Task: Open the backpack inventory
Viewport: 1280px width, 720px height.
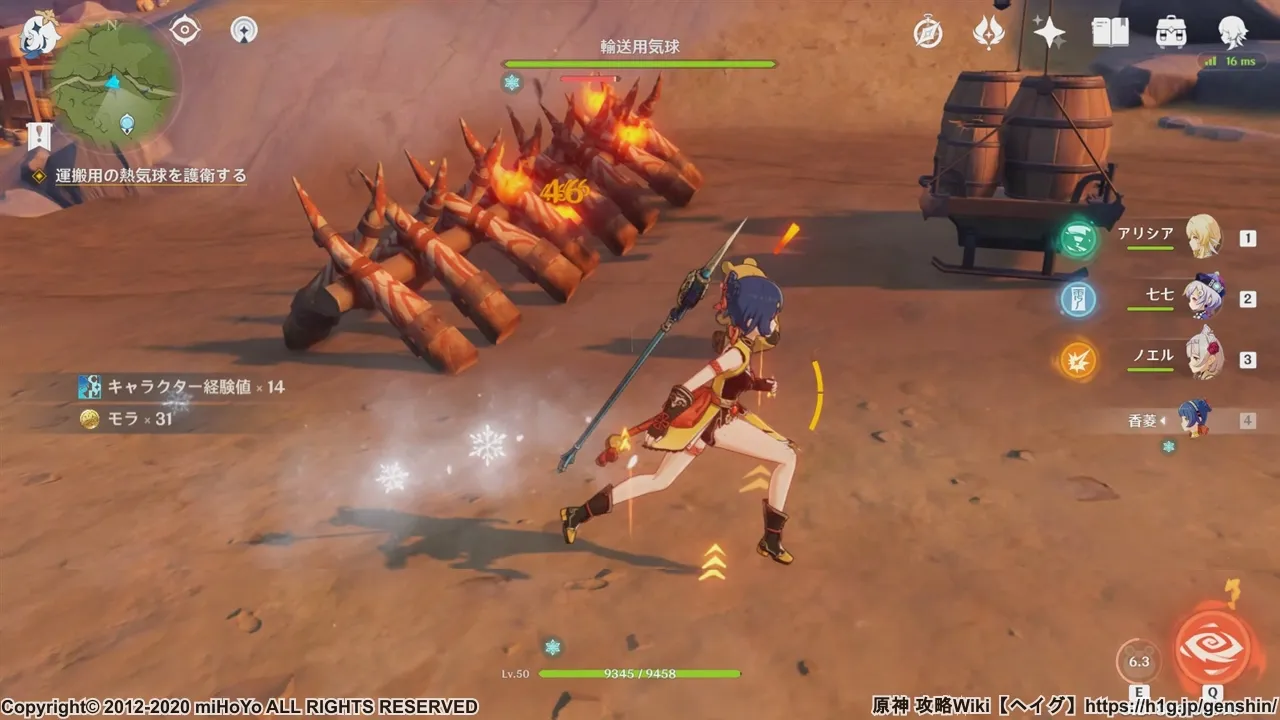Action: point(1171,33)
